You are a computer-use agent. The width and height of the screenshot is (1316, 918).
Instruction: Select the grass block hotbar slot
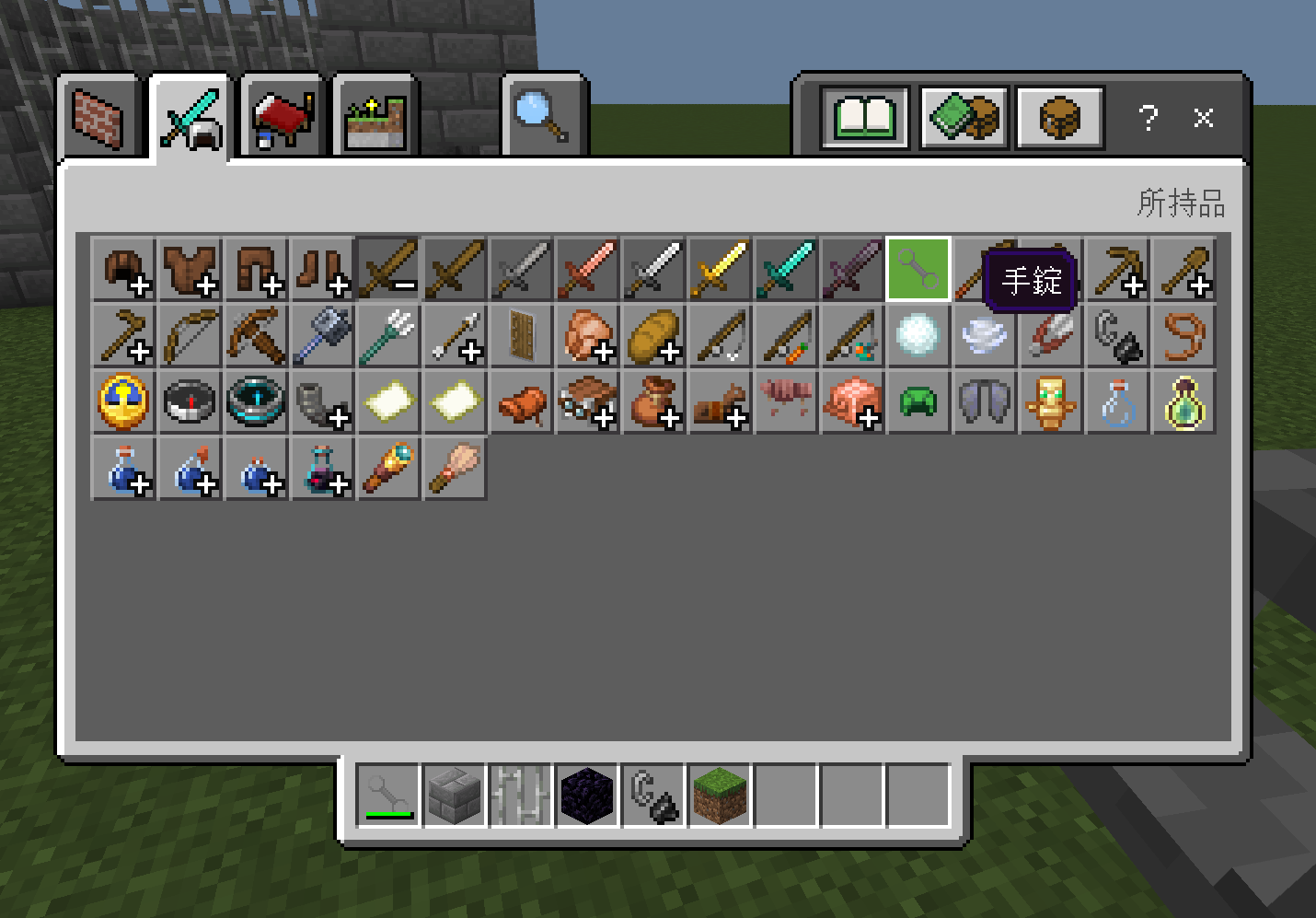[x=720, y=795]
